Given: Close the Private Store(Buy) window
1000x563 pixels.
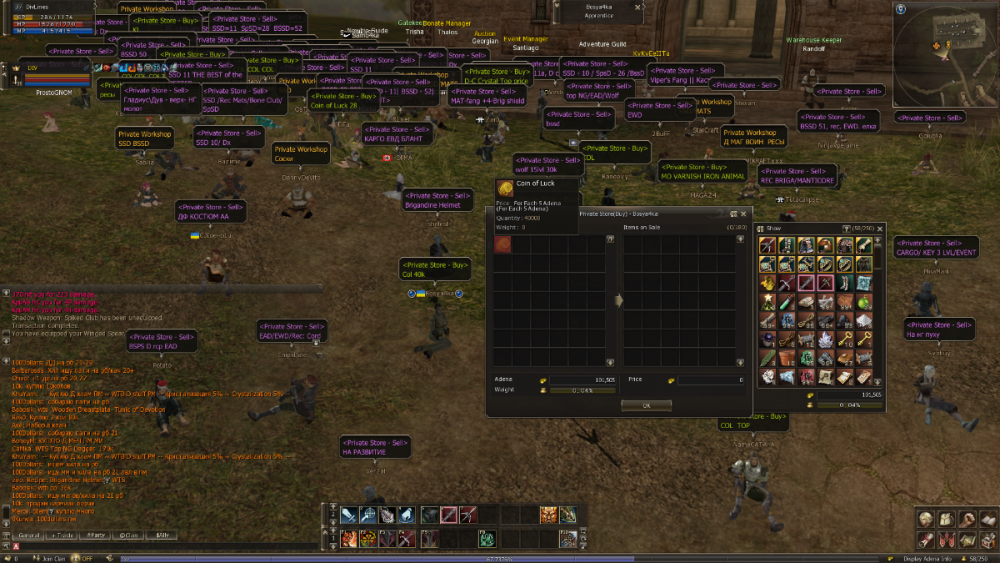Looking at the screenshot, I should pos(743,213).
